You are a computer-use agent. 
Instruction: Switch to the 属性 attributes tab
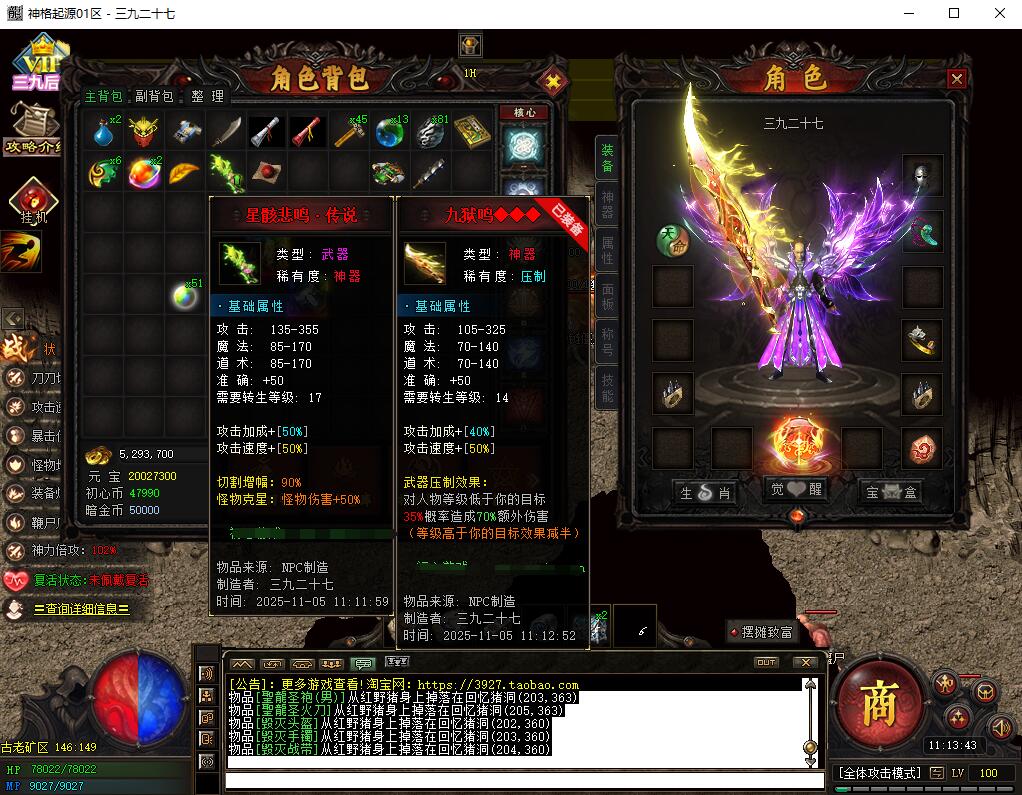tap(607, 250)
